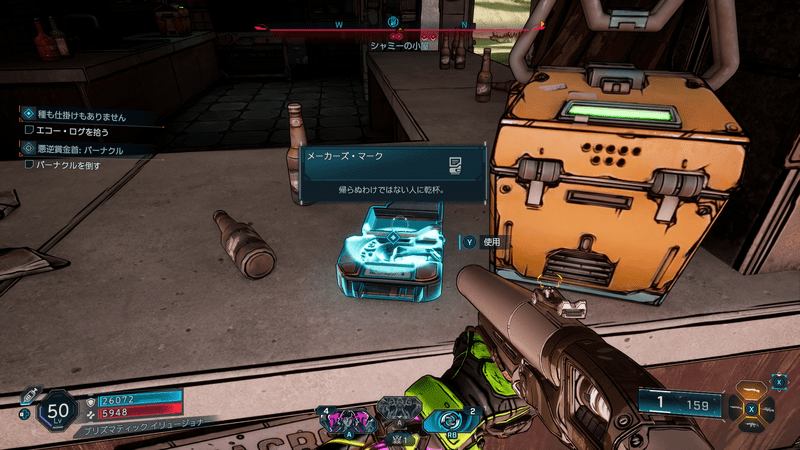Open the メーカーズ・マーク item tooltip card
This screenshot has height=450, width=800.
391,172
